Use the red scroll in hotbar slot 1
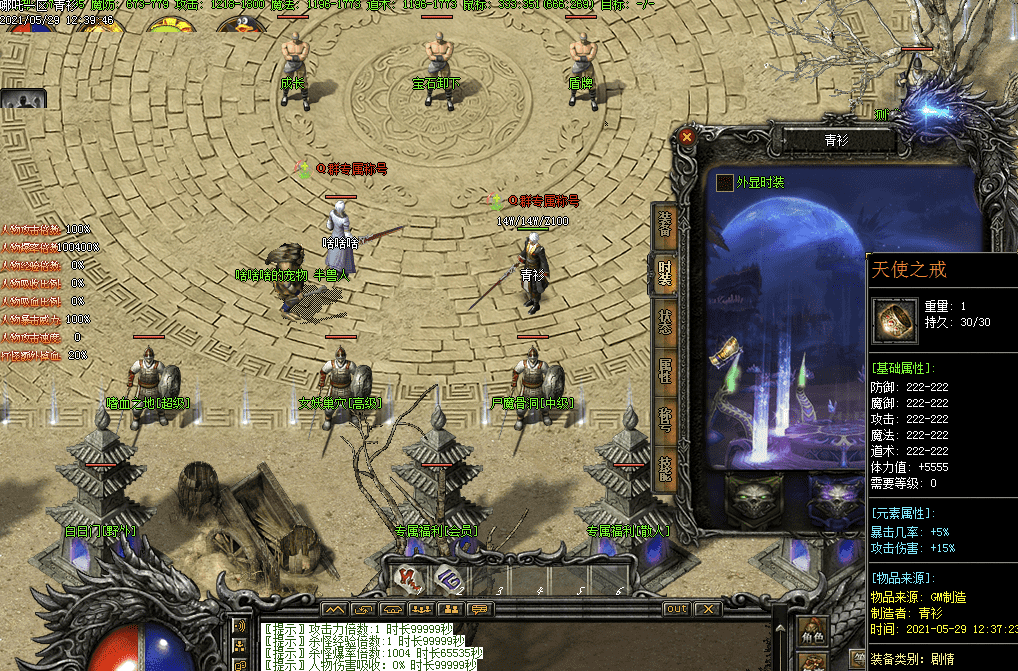 [408, 577]
